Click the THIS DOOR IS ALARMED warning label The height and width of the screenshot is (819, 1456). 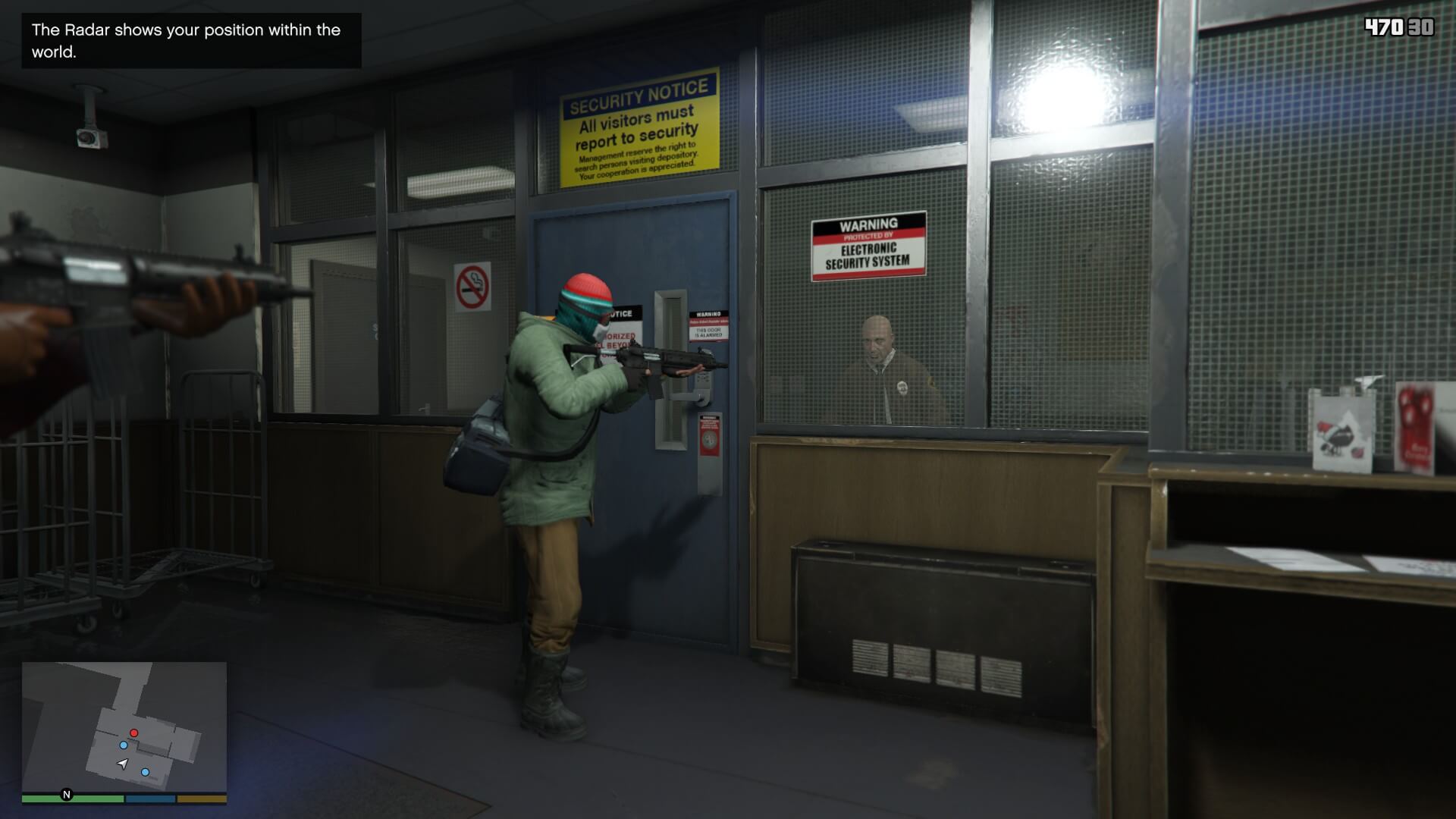tap(708, 329)
